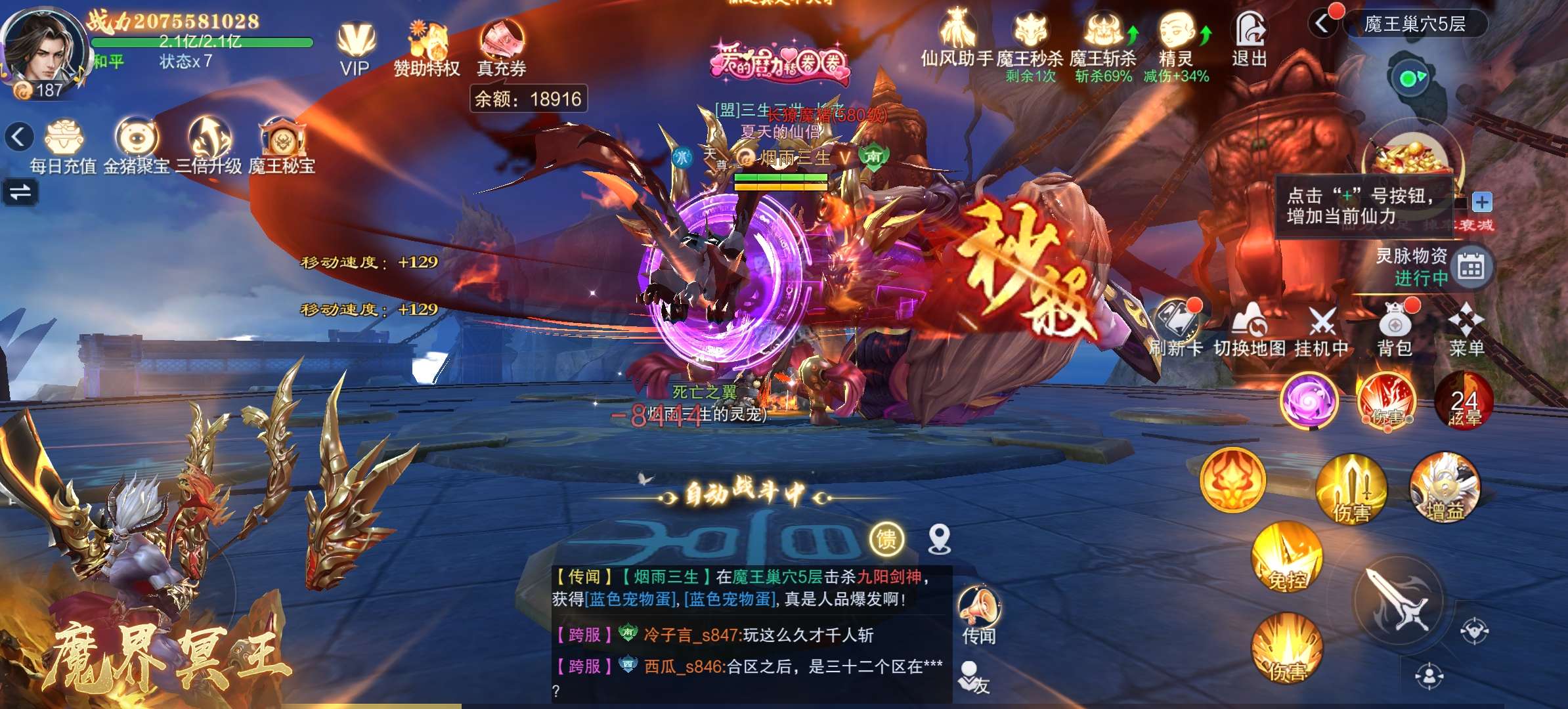Screen dimensions: 1568x709
Task: Open 魔王秘宝 demon king treasure
Action: click(x=282, y=146)
